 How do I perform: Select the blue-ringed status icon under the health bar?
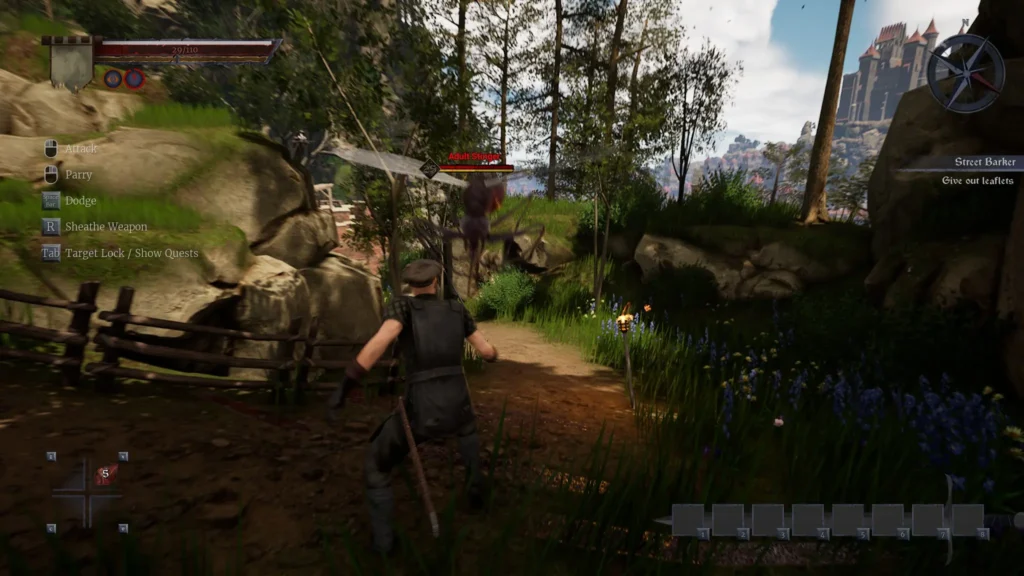(x=113, y=78)
